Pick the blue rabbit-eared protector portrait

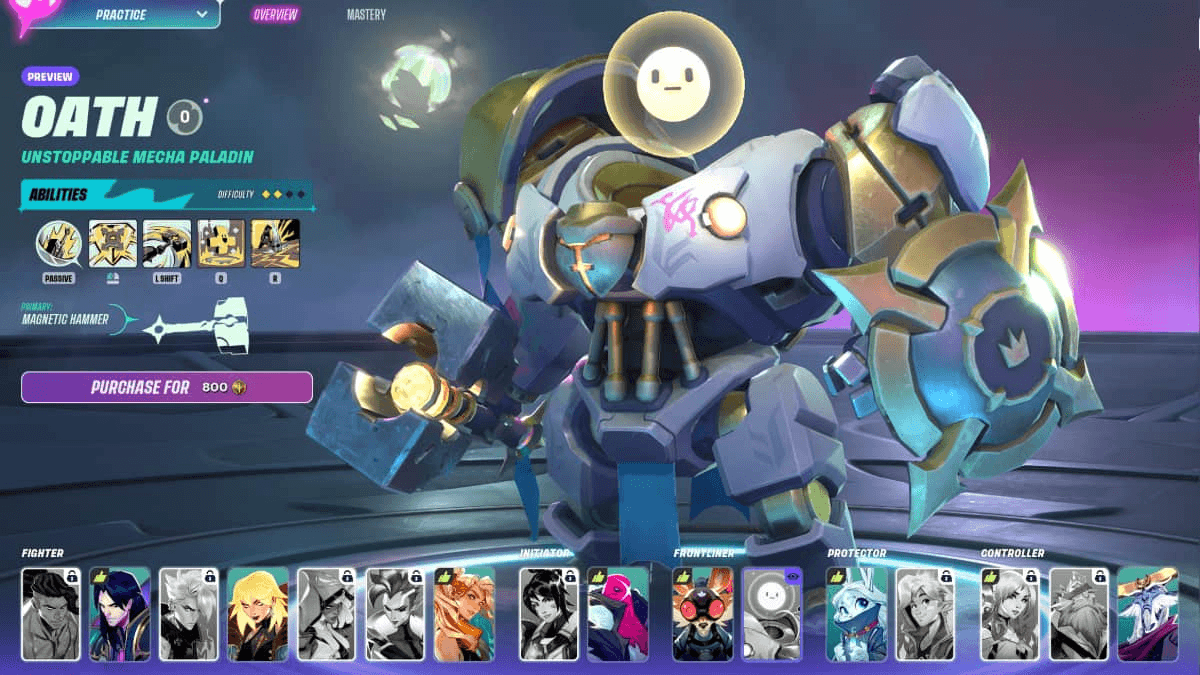857,614
